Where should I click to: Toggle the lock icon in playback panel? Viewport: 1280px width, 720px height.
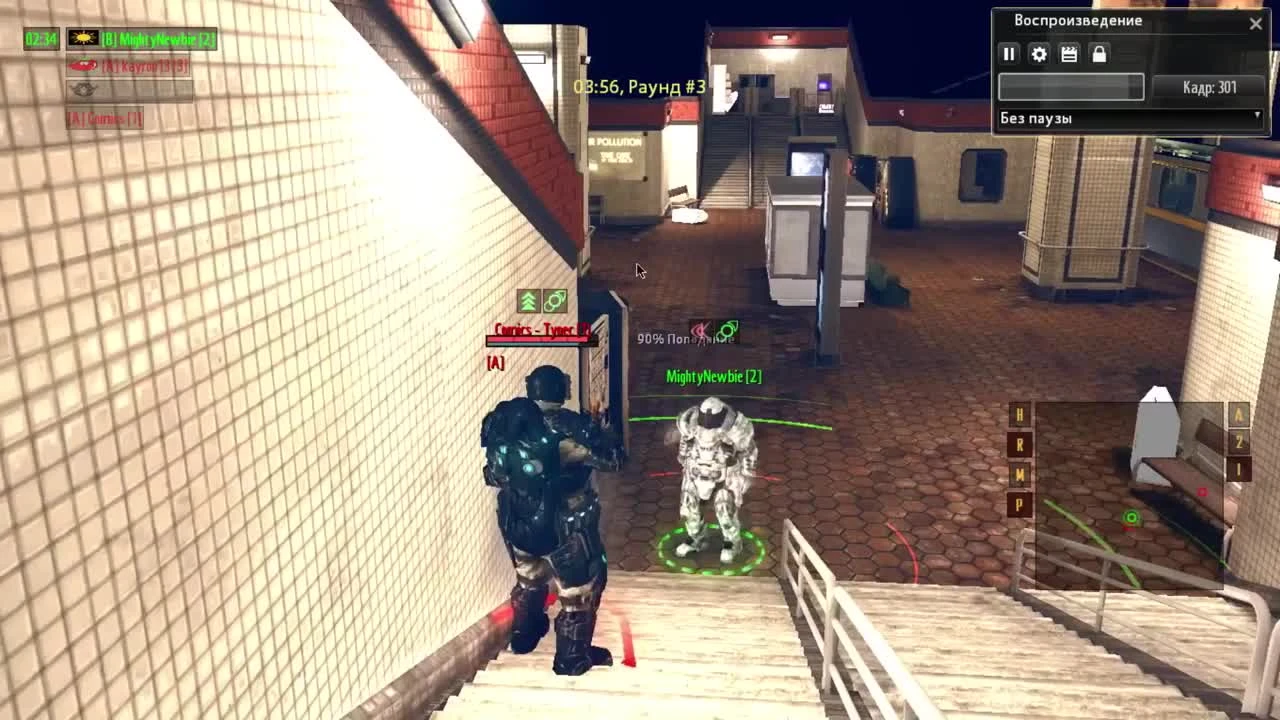1097,55
